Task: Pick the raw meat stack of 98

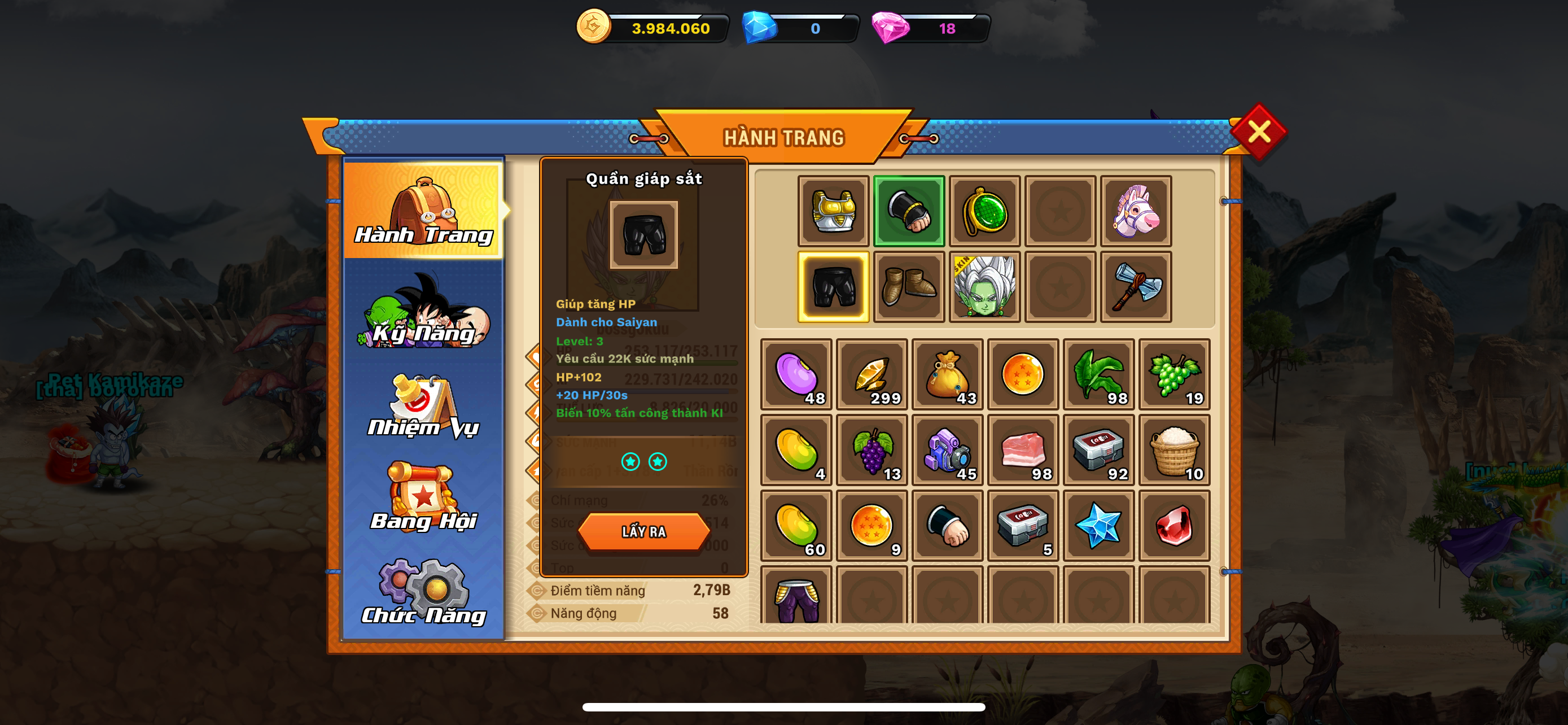Action: coord(1023,450)
